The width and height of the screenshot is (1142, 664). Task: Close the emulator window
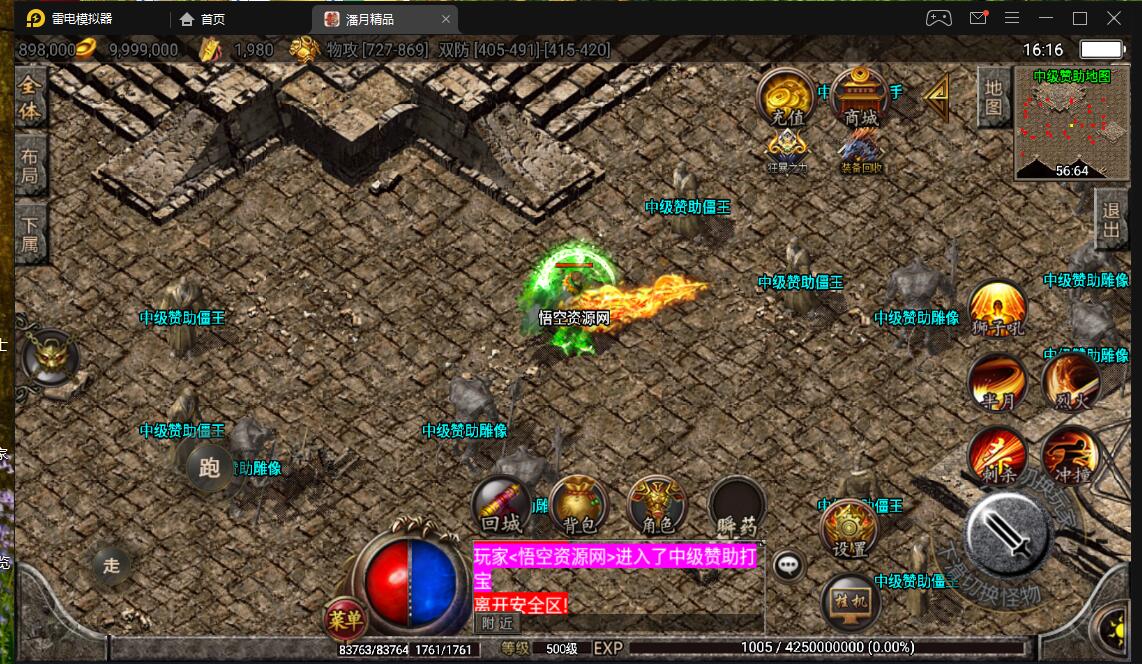pos(1114,18)
